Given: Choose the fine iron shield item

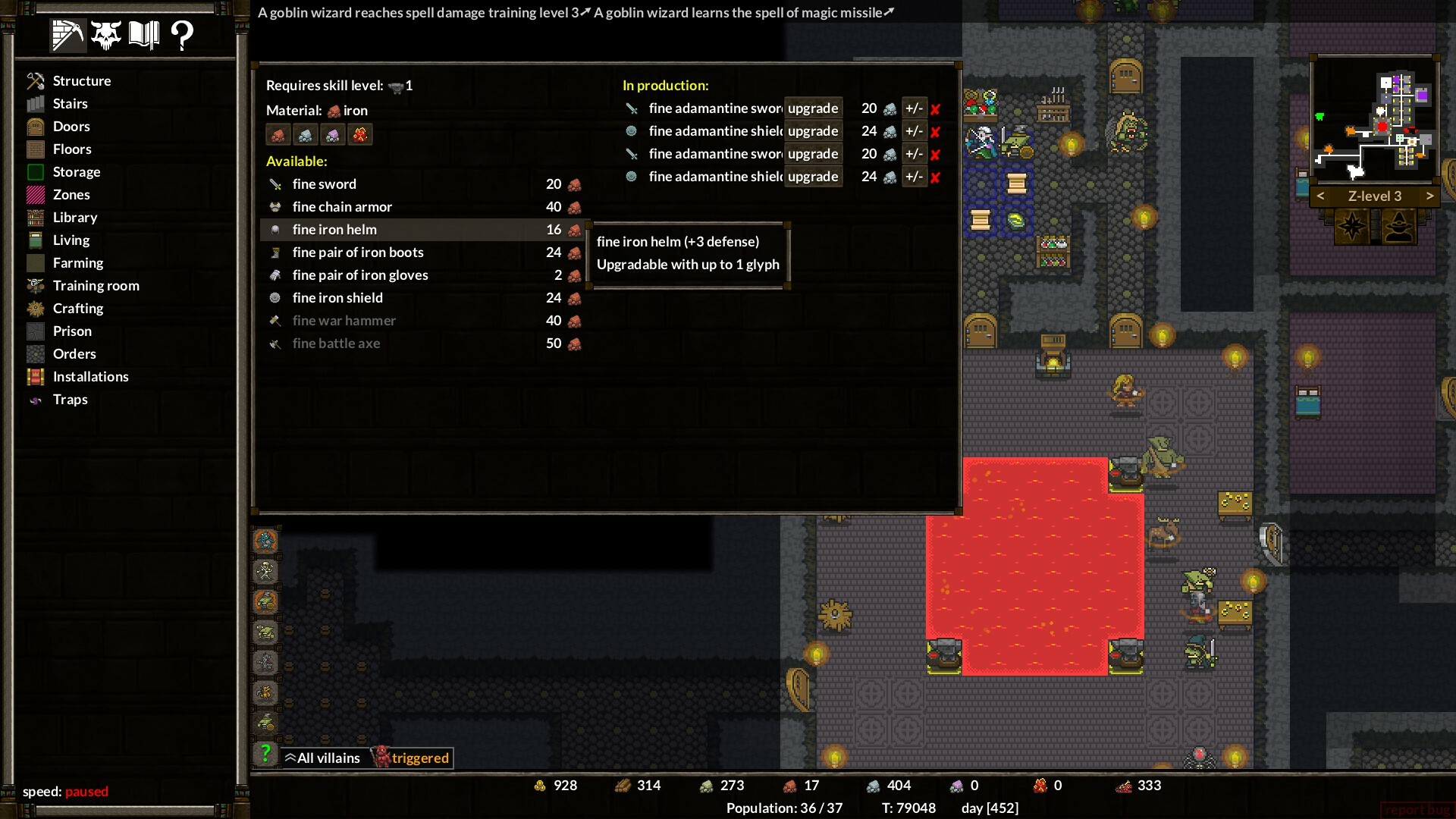Looking at the screenshot, I should 337,297.
